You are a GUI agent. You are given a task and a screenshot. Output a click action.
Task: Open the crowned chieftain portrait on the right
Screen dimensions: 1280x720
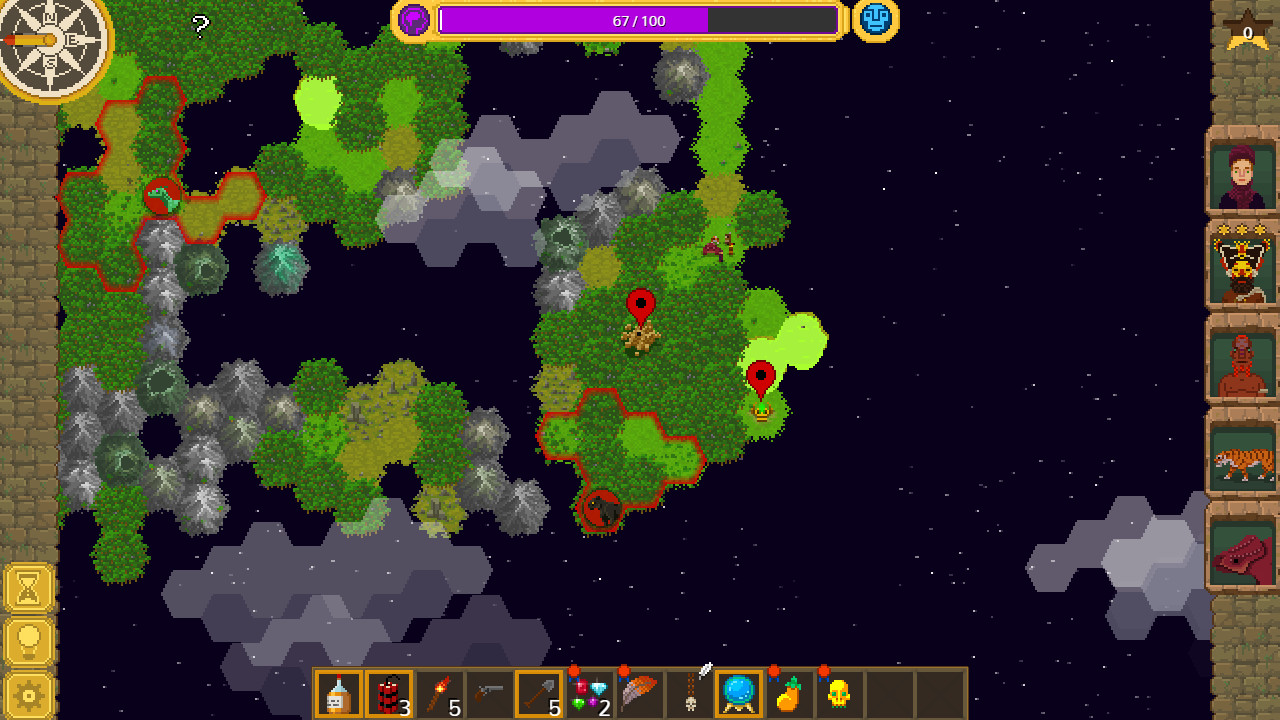click(1241, 266)
